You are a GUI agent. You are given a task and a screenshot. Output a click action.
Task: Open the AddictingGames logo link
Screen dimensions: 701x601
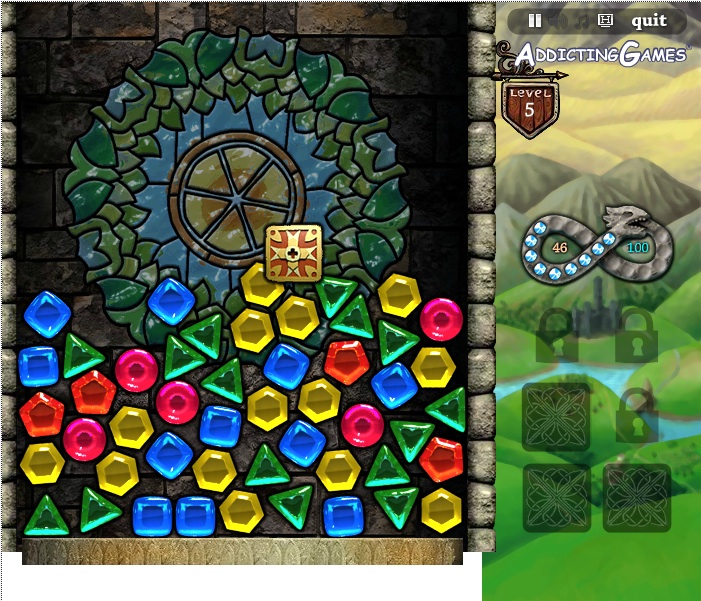(602, 54)
